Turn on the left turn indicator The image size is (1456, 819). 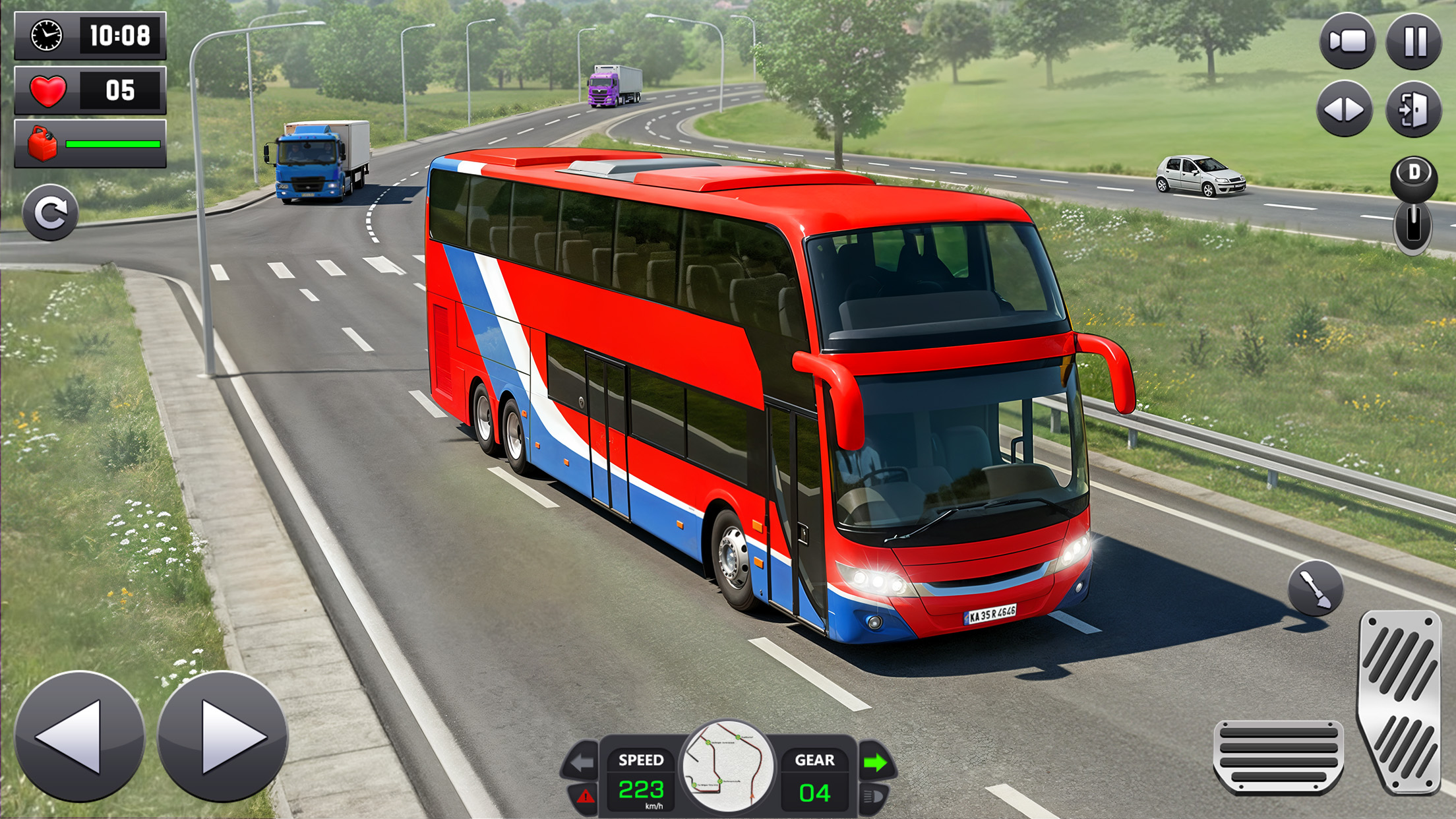click(x=582, y=763)
